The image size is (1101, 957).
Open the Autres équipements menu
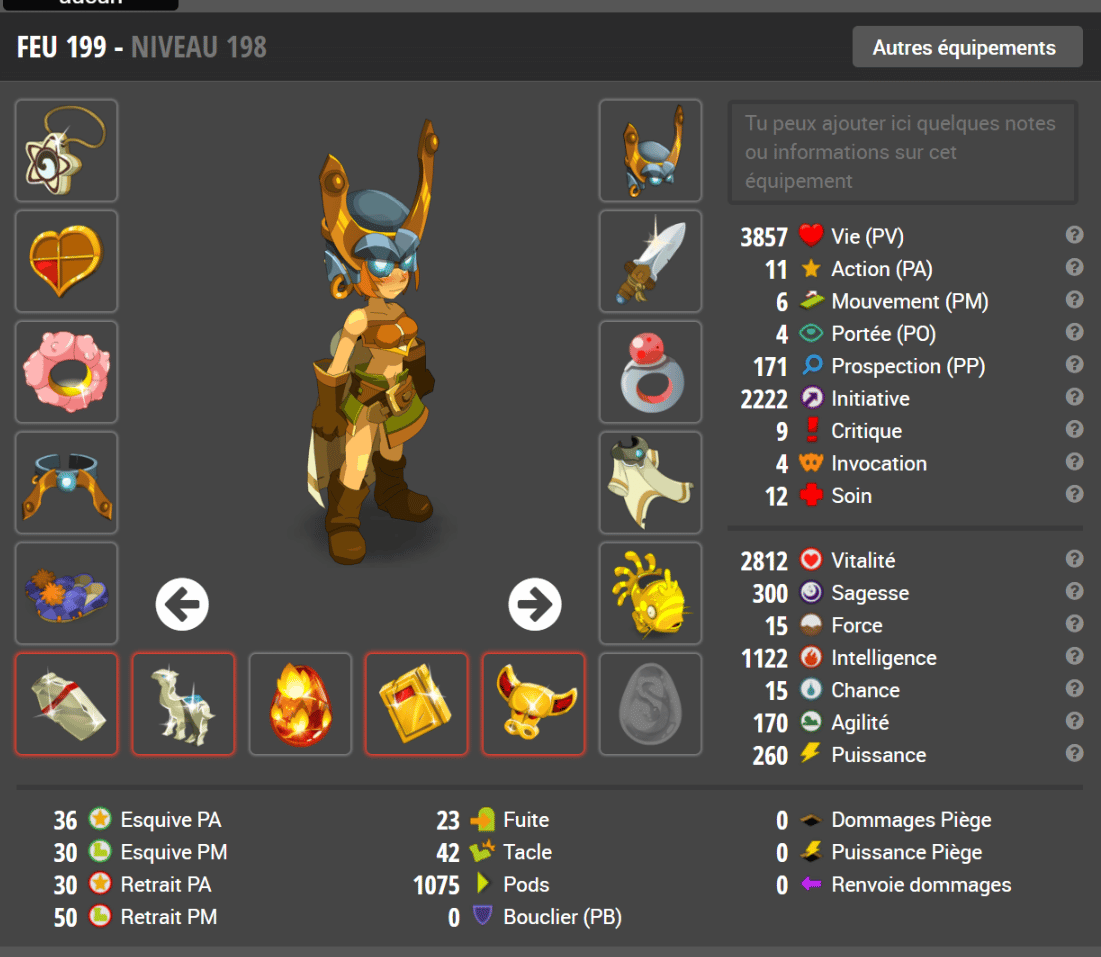tap(966, 47)
